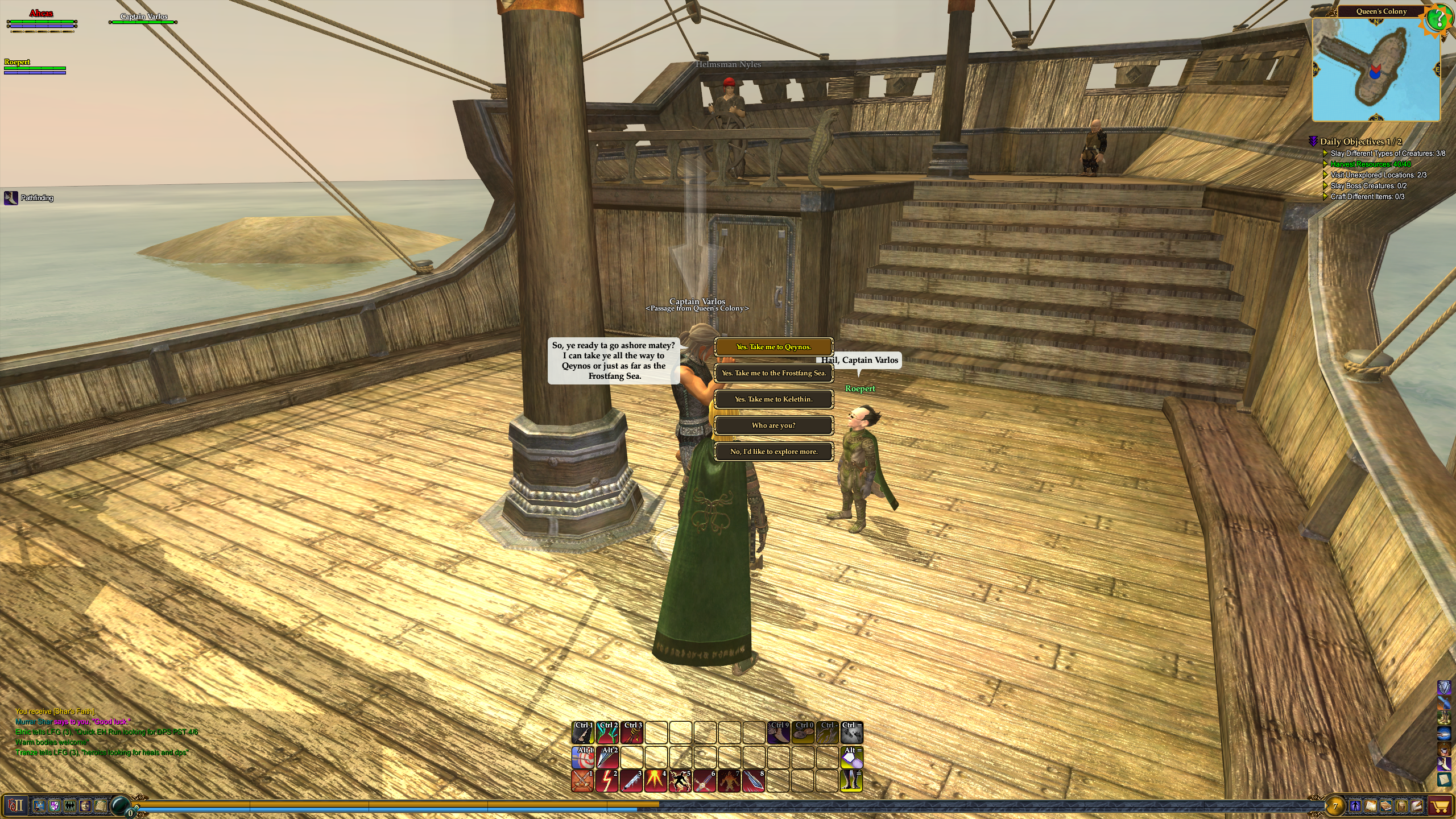Use the archery target ability
The height and width of the screenshot is (819, 1456).
(x=582, y=758)
